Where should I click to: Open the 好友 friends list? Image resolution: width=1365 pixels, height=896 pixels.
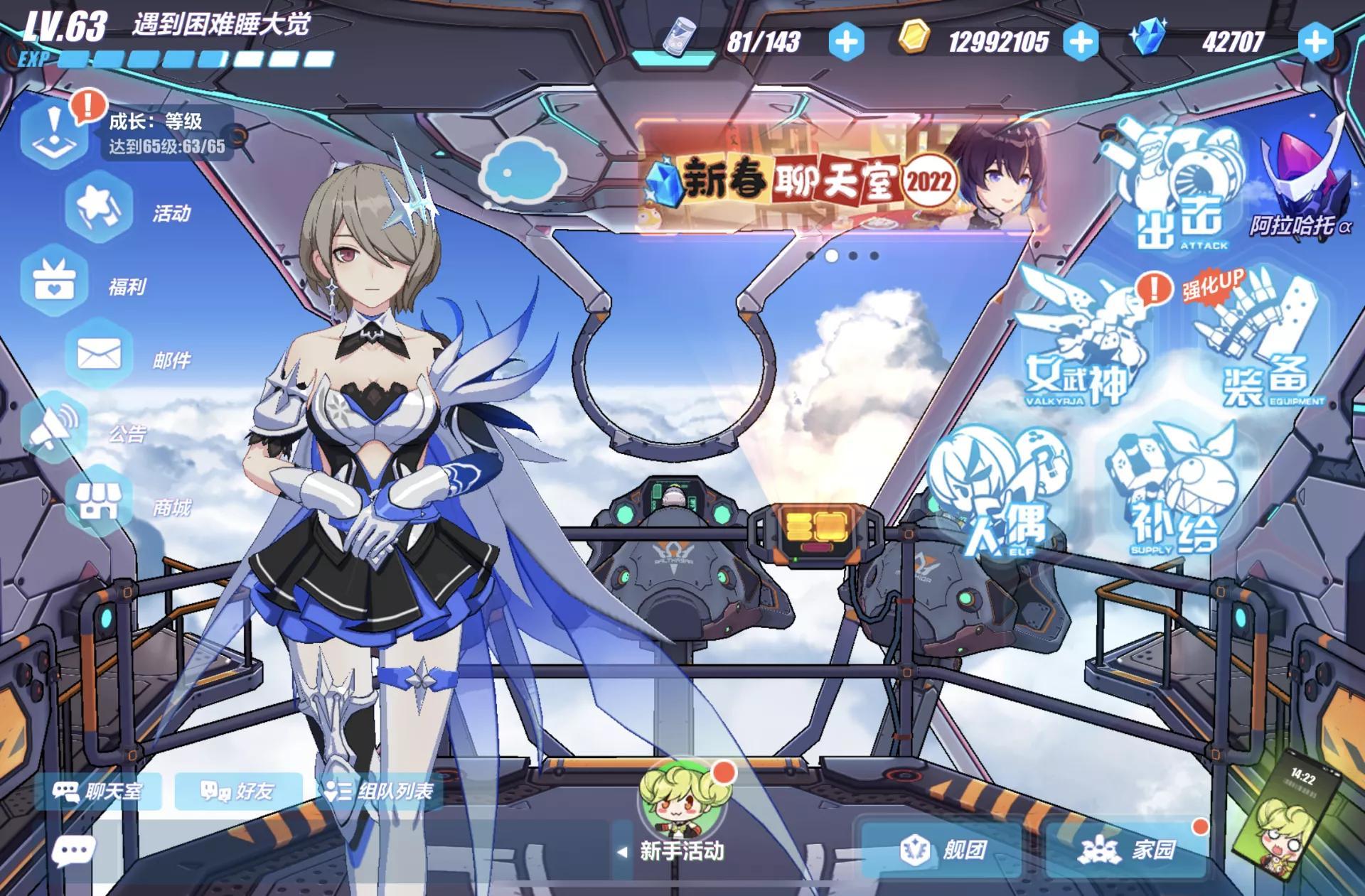(x=237, y=791)
